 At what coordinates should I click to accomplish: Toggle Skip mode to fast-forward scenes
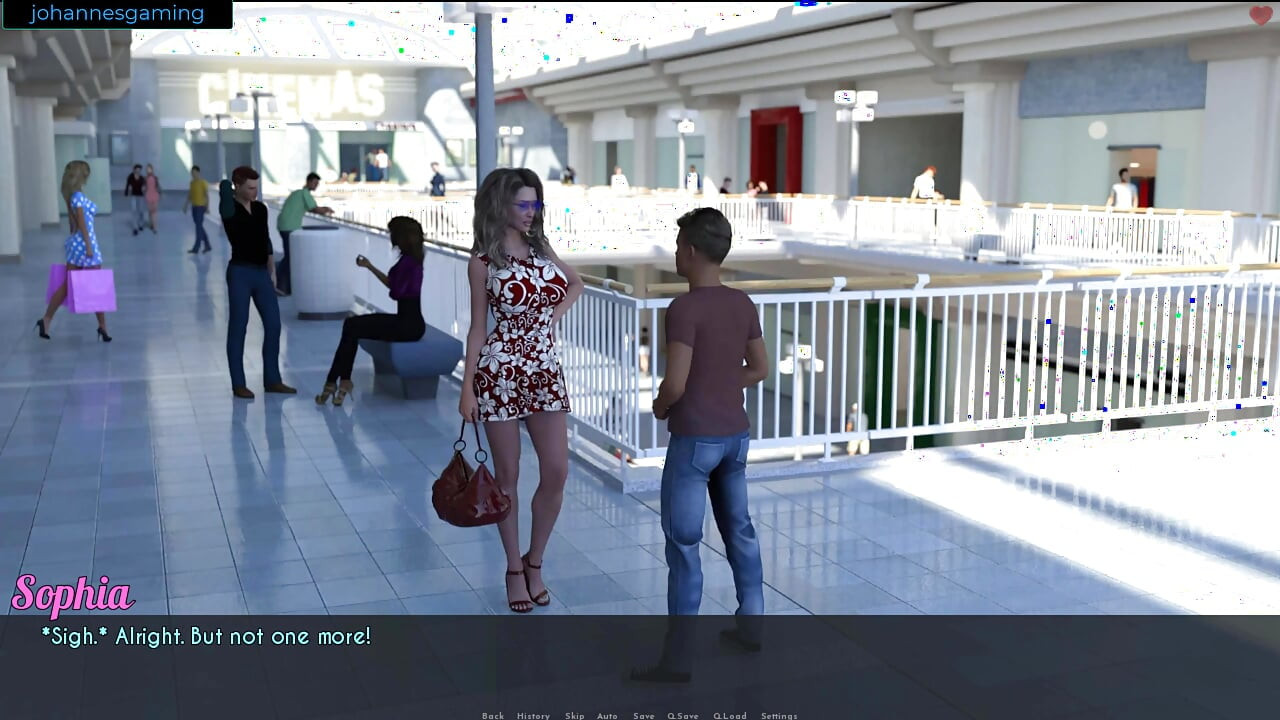point(574,716)
